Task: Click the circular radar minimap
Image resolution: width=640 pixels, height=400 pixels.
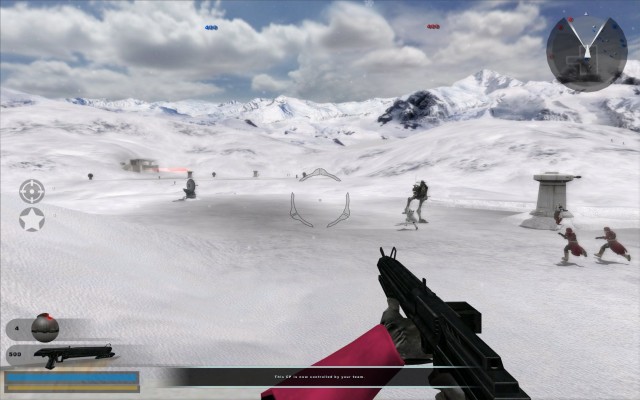Action: [587, 53]
